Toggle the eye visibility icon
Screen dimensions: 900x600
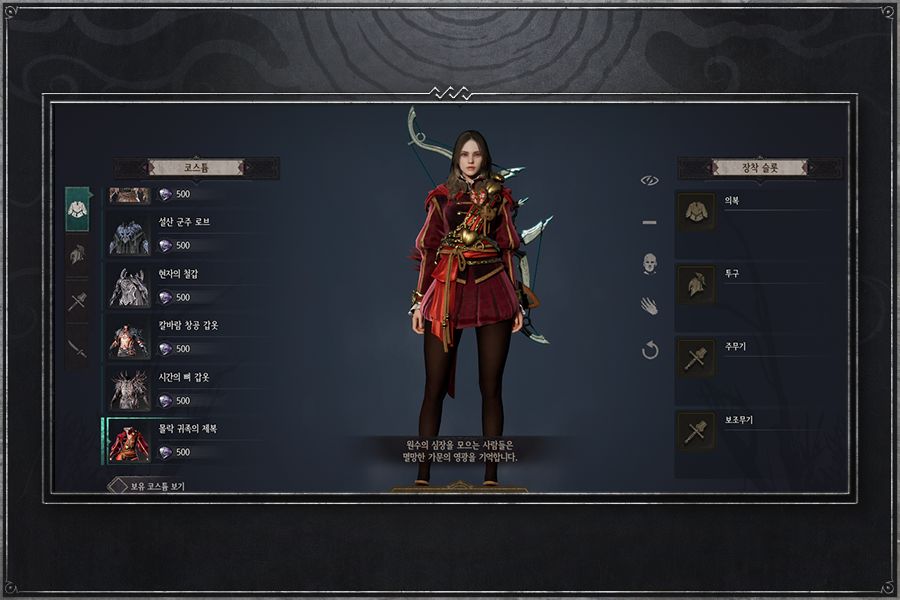click(650, 180)
